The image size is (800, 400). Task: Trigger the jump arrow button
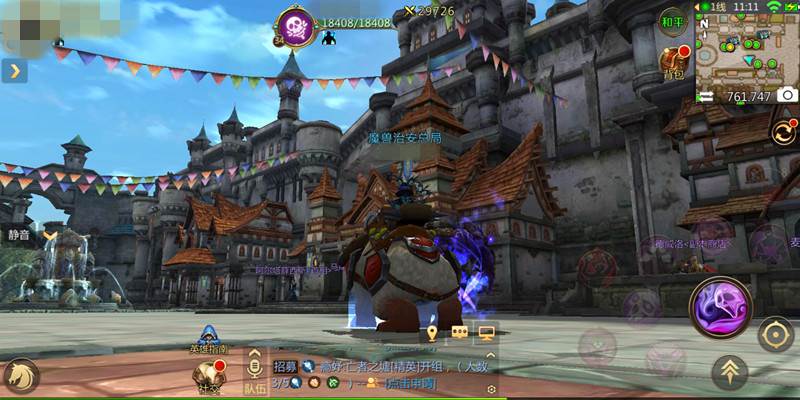pyautogui.click(x=730, y=373)
